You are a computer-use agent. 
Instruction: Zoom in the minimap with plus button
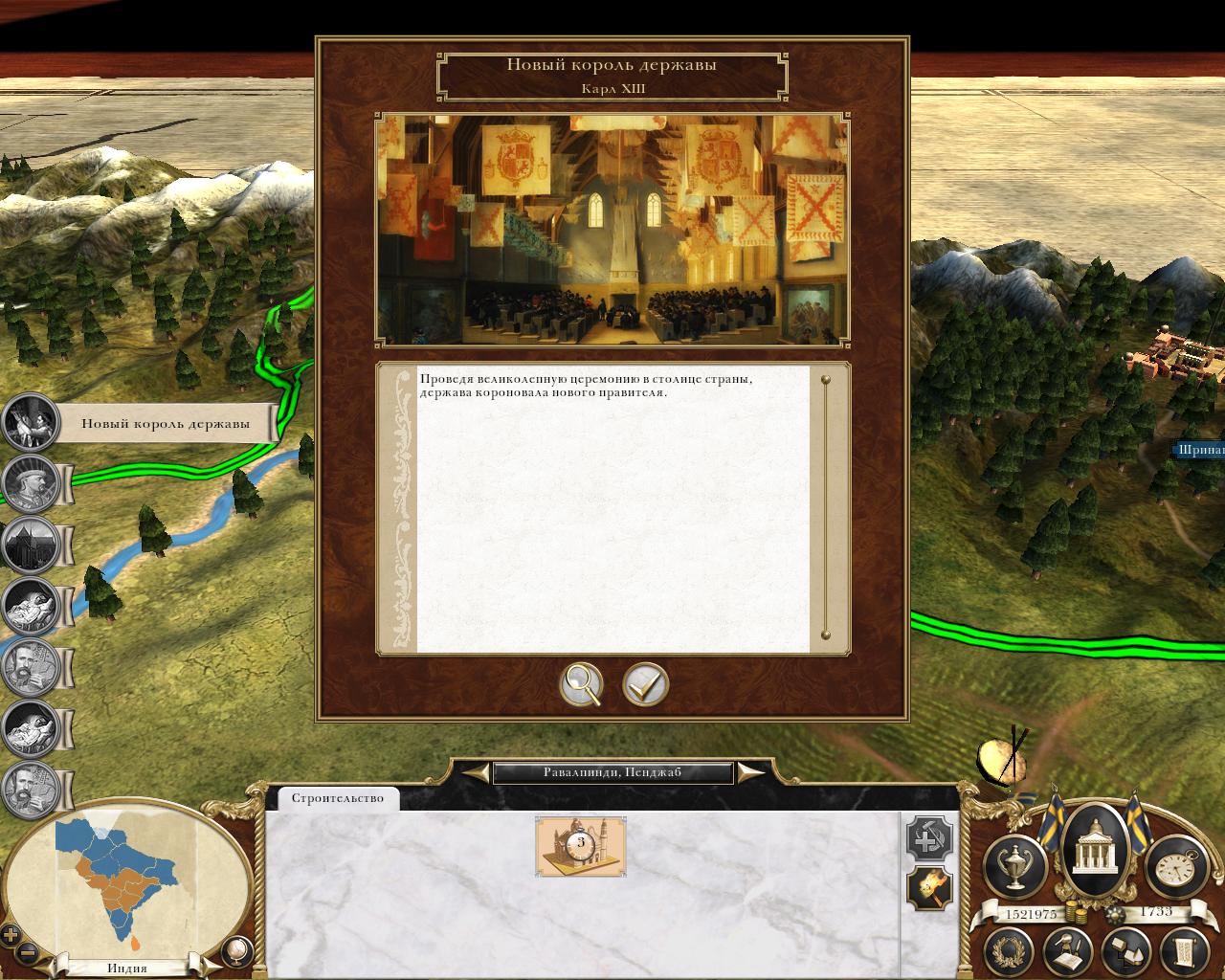click(11, 935)
